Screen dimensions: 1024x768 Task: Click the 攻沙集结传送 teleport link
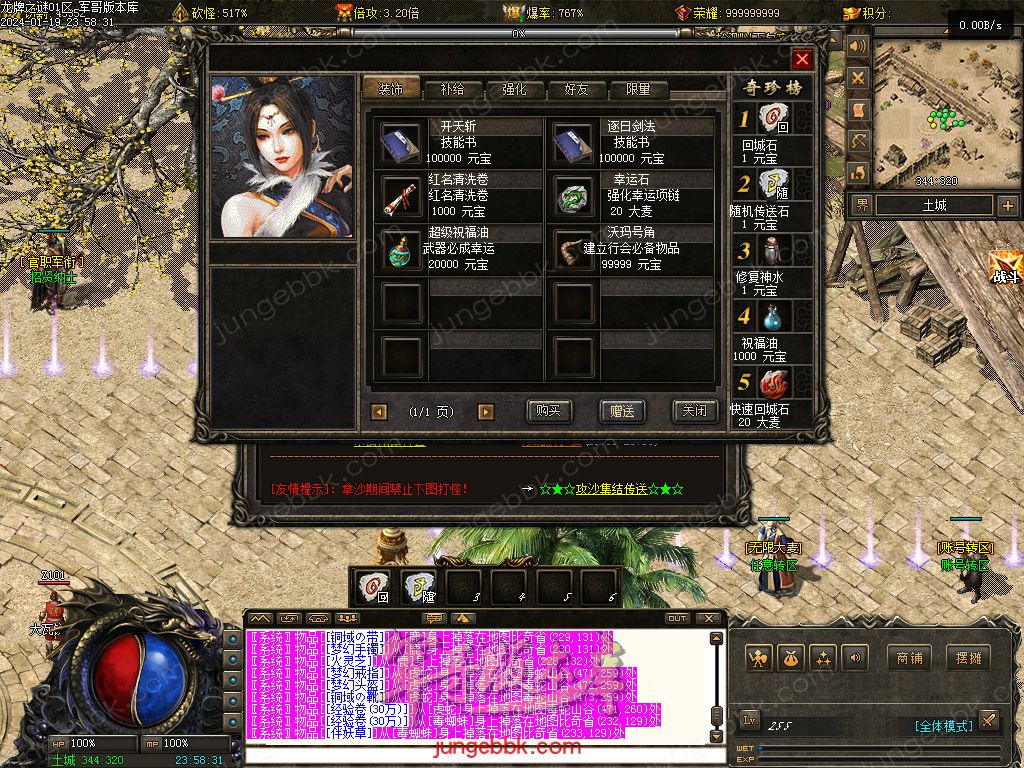click(611, 489)
